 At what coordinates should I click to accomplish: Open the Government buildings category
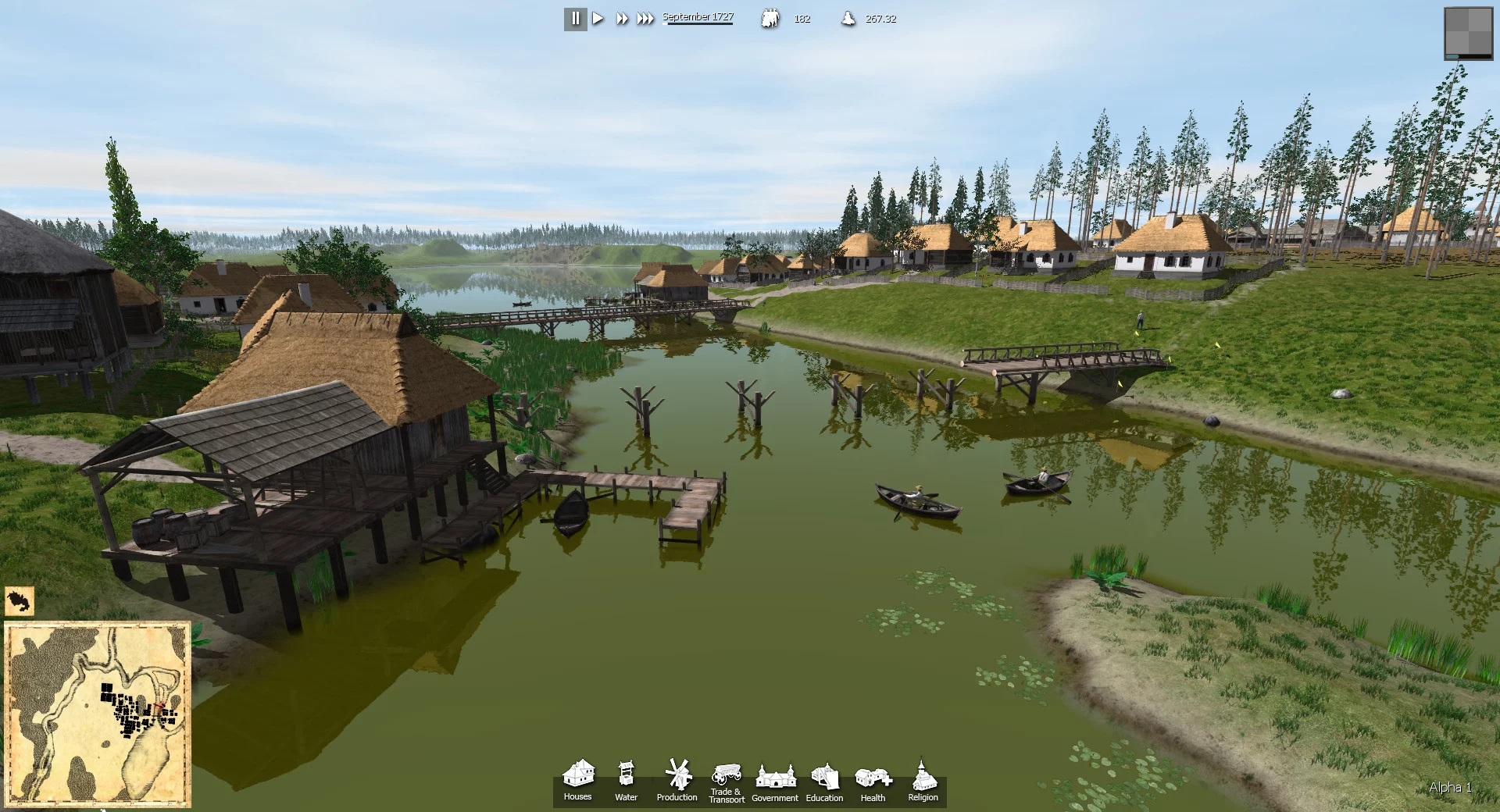point(775,781)
